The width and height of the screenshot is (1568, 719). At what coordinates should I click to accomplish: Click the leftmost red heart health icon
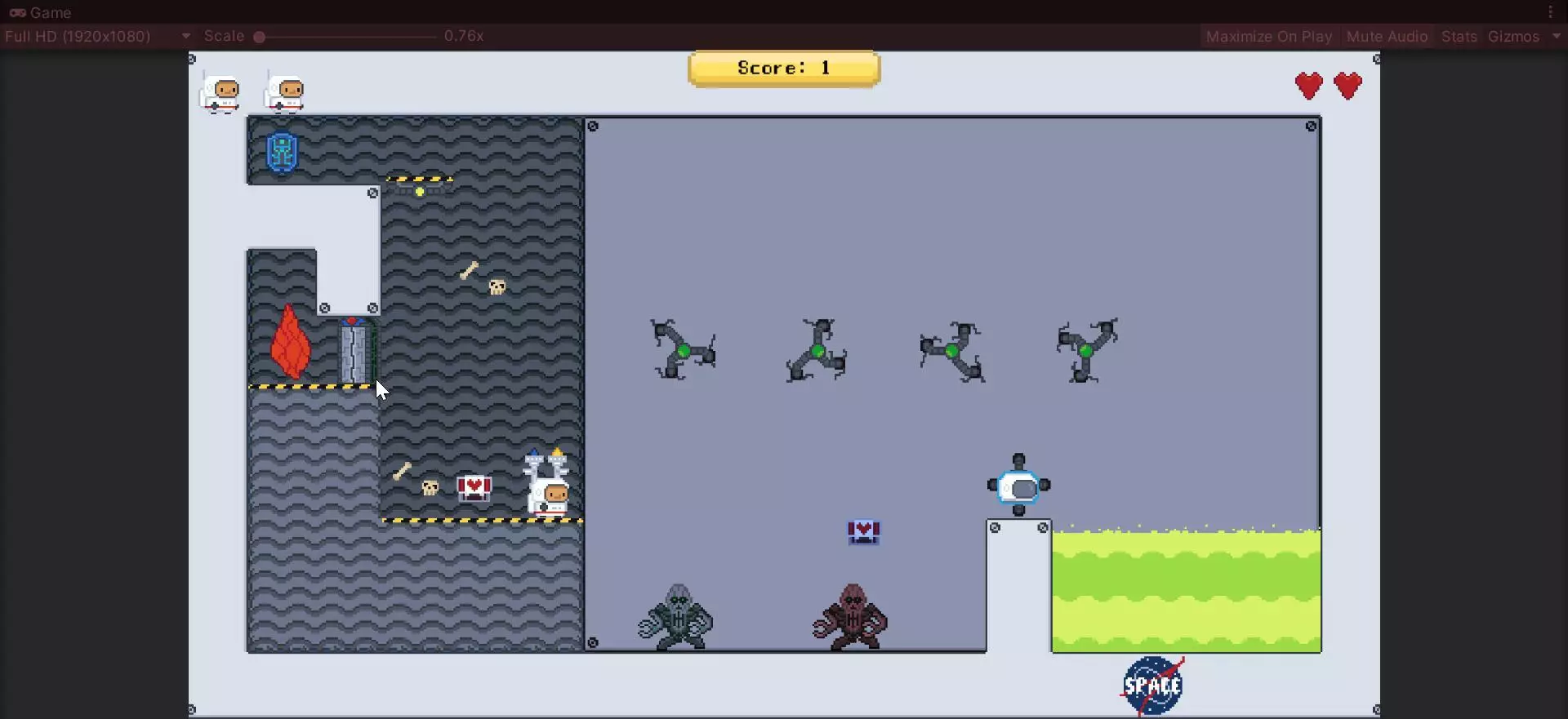click(1310, 86)
